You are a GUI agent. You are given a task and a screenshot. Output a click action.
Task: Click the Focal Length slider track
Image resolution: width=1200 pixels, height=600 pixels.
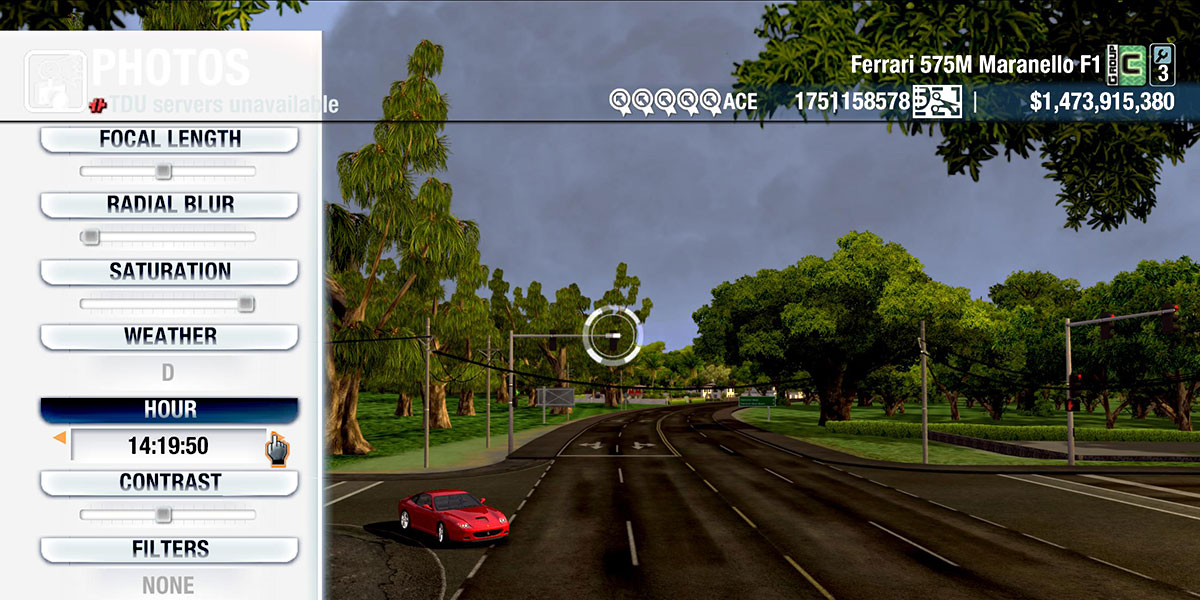168,172
